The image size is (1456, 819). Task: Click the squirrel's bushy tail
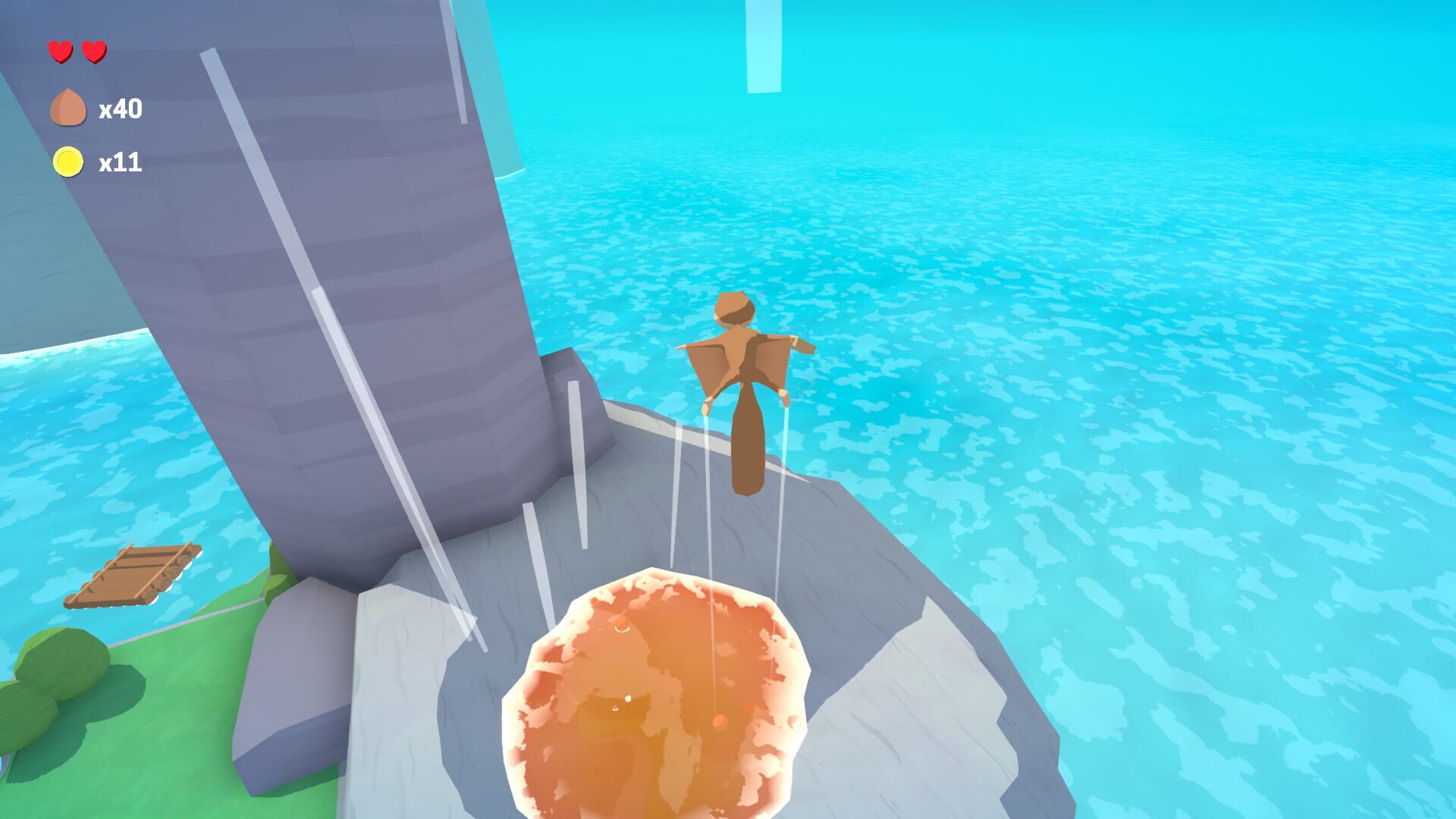coord(747,455)
